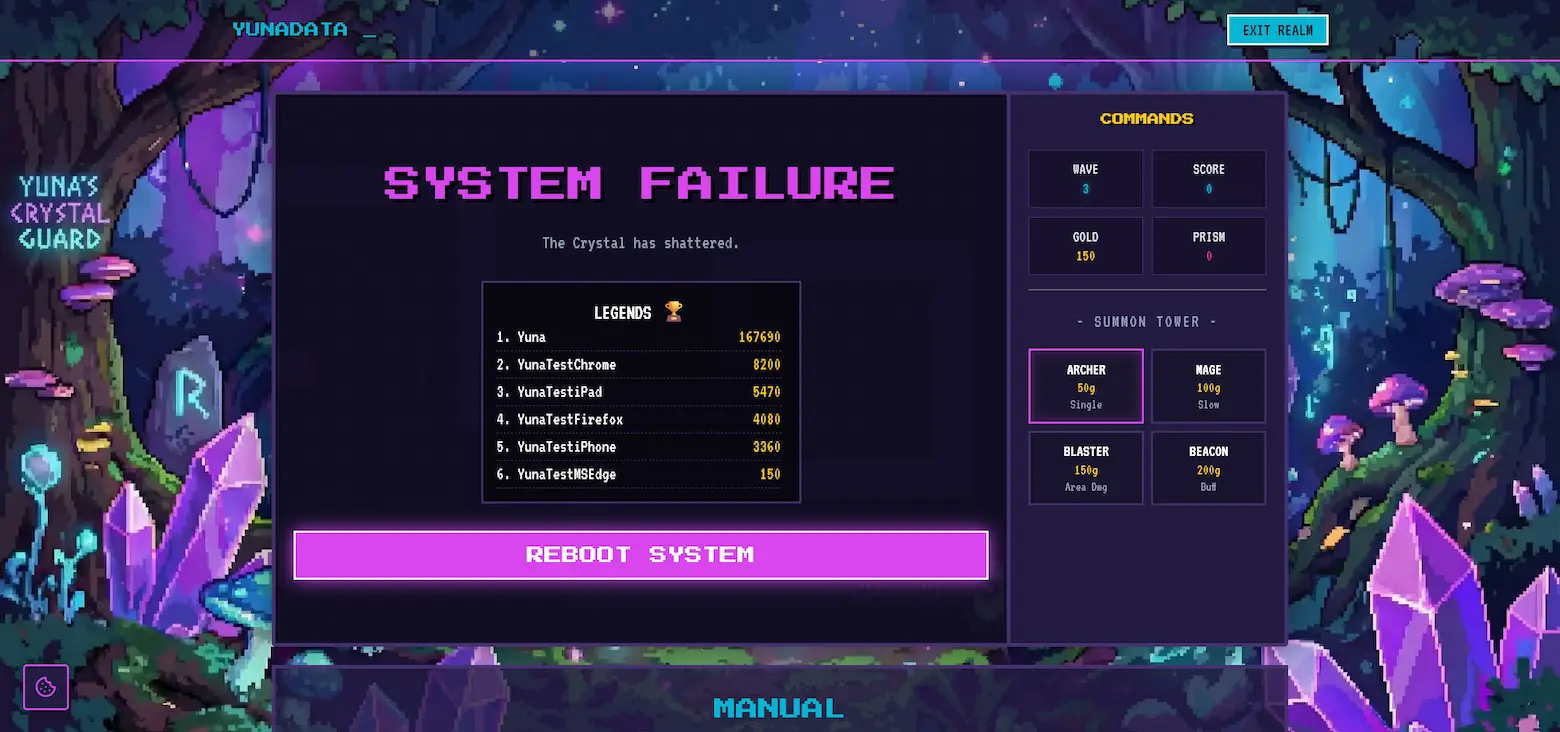
Task: Summon a Mage tower for 100g
Action: click(x=1208, y=386)
